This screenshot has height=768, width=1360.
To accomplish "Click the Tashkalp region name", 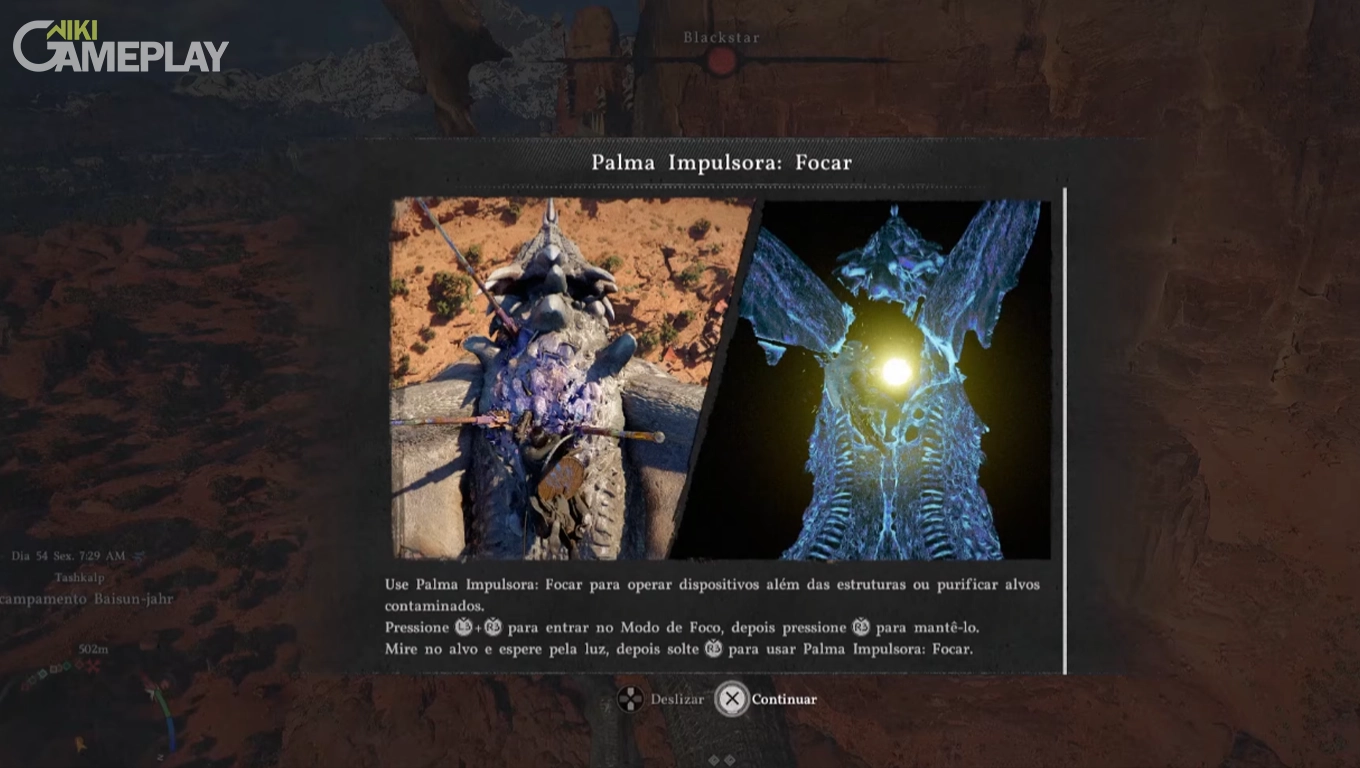I will pyautogui.click(x=80, y=577).
